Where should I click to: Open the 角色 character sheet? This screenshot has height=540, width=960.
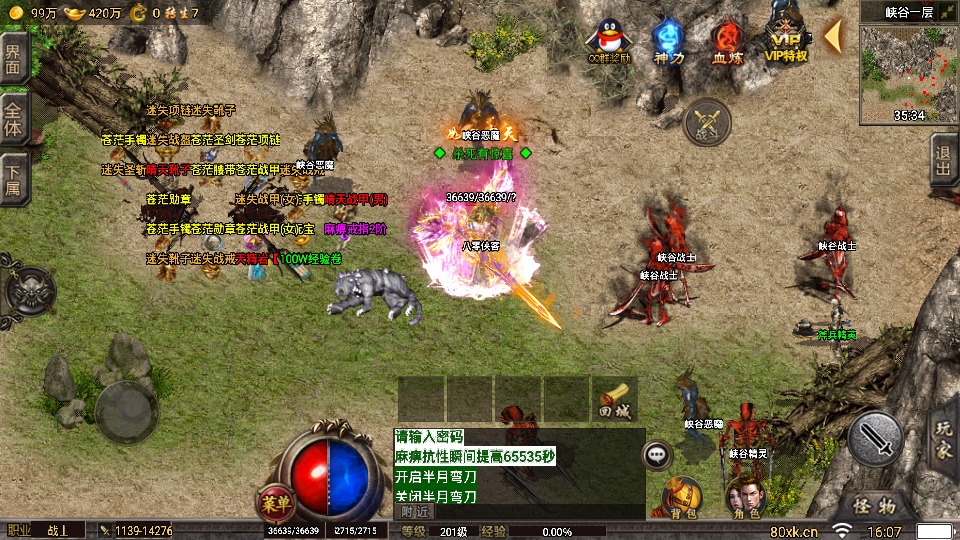(x=745, y=497)
